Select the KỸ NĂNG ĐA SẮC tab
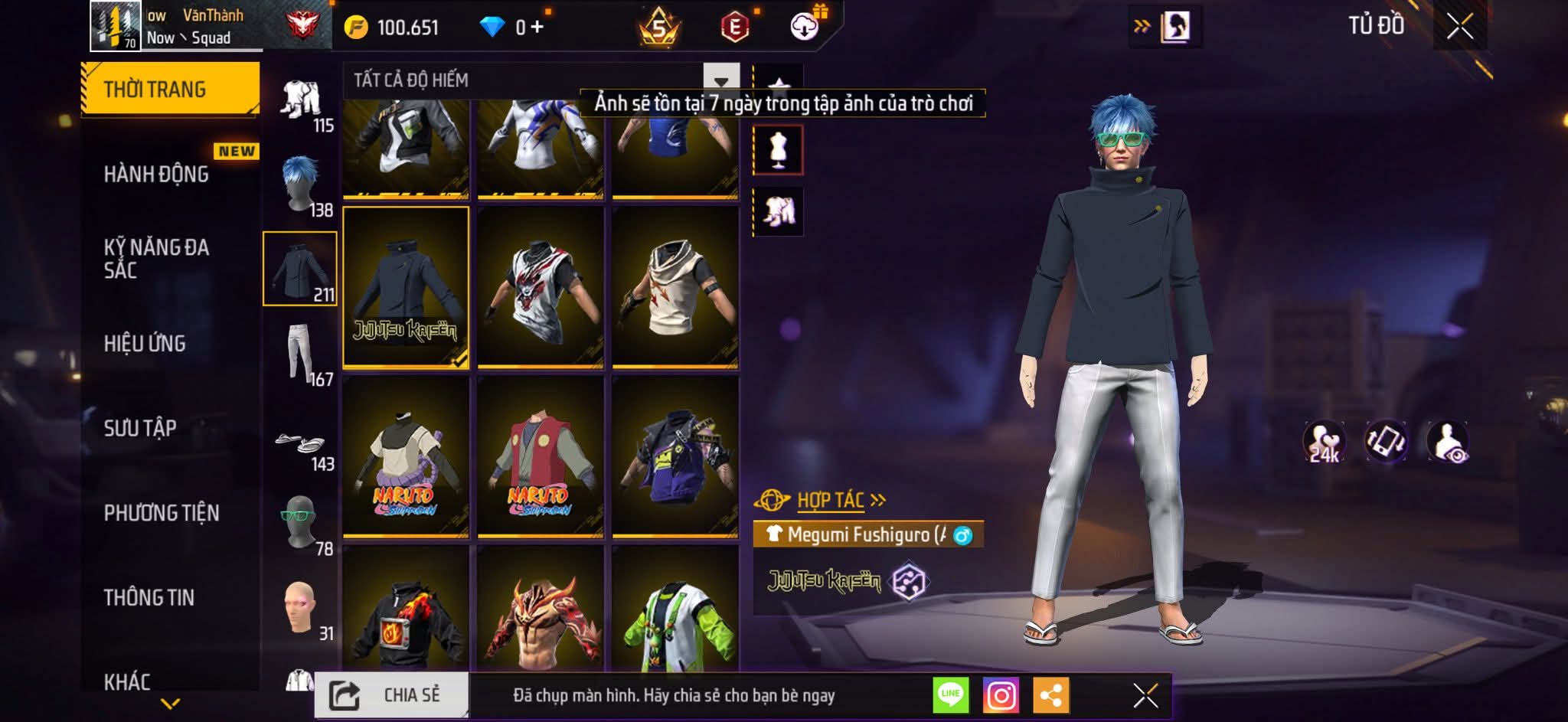Viewport: 1568px width, 722px height. click(x=157, y=259)
